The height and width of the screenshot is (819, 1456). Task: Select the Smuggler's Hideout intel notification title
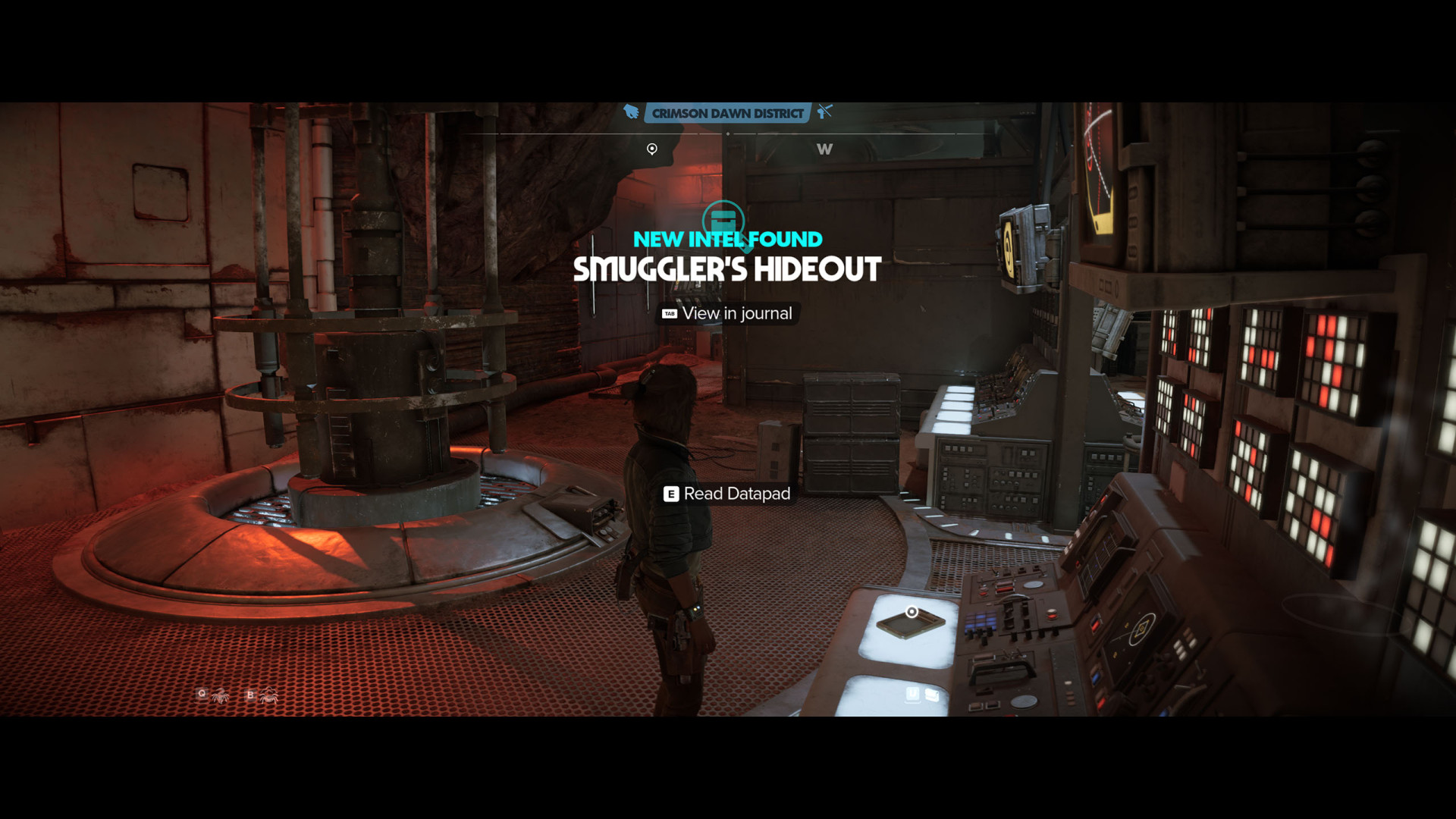(x=727, y=269)
